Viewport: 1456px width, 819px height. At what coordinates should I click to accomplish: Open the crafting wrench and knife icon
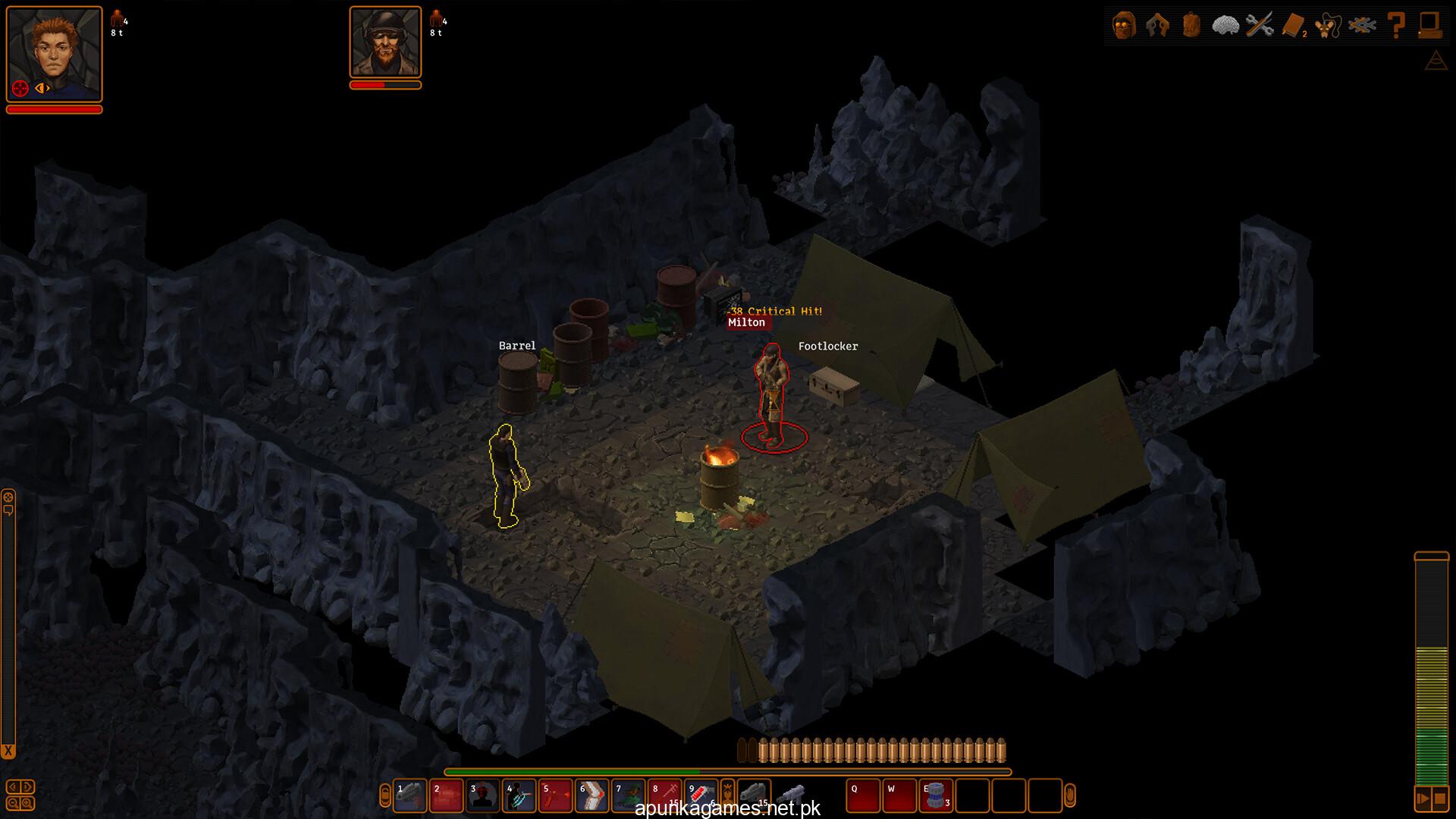point(1260,26)
